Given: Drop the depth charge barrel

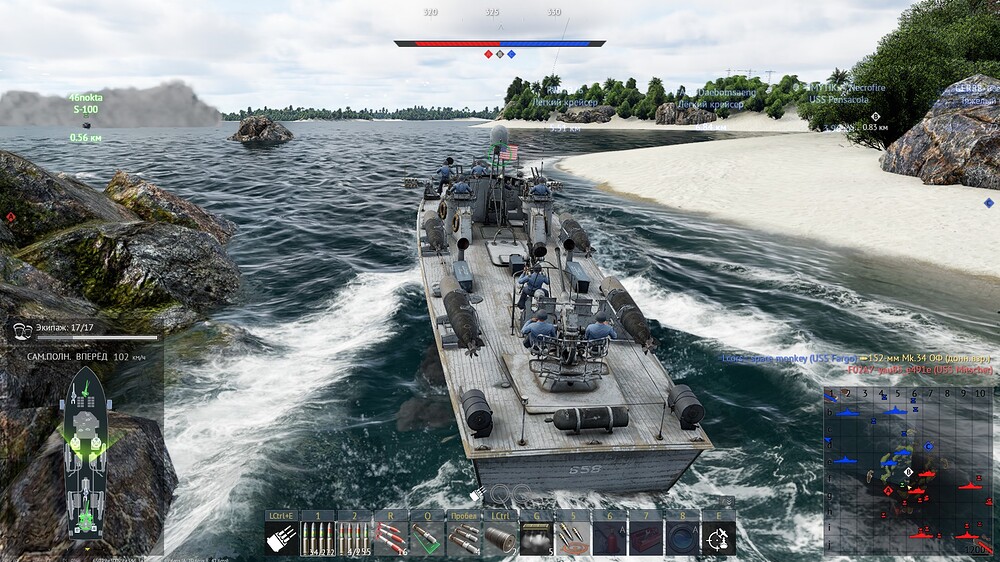Looking at the screenshot, I should [x=500, y=538].
